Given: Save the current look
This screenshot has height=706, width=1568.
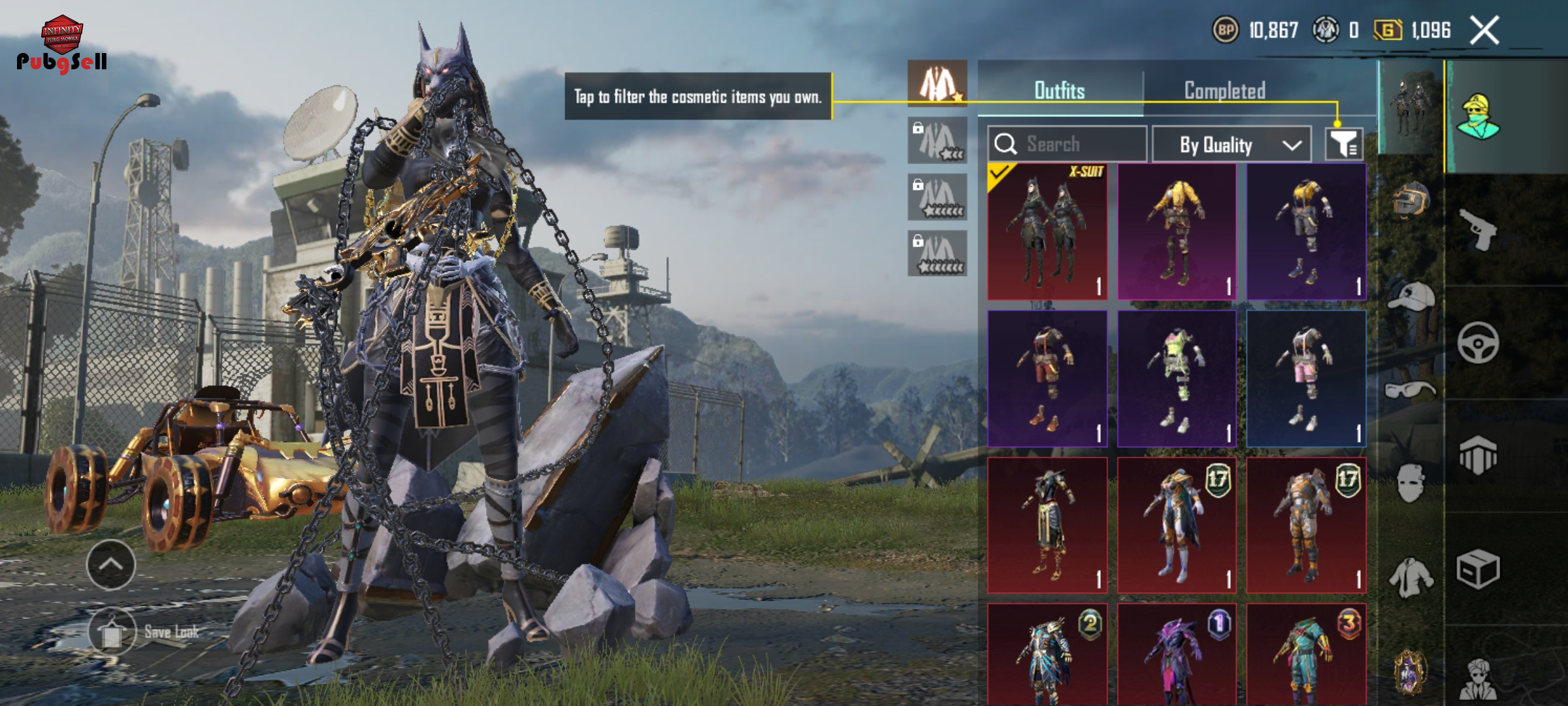Looking at the screenshot, I should [112, 632].
